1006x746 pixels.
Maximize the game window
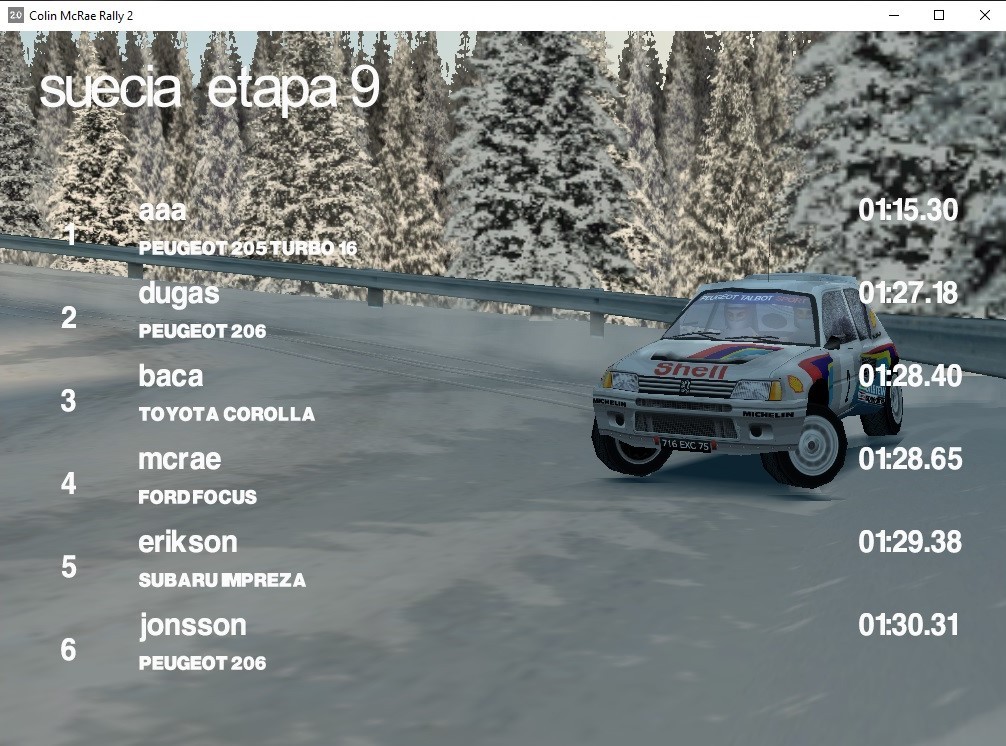(939, 15)
